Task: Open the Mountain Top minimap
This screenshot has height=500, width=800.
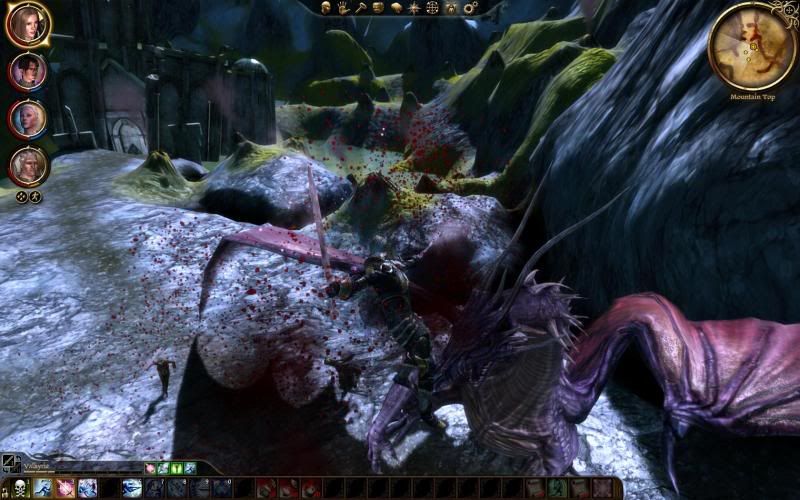Action: click(x=751, y=45)
